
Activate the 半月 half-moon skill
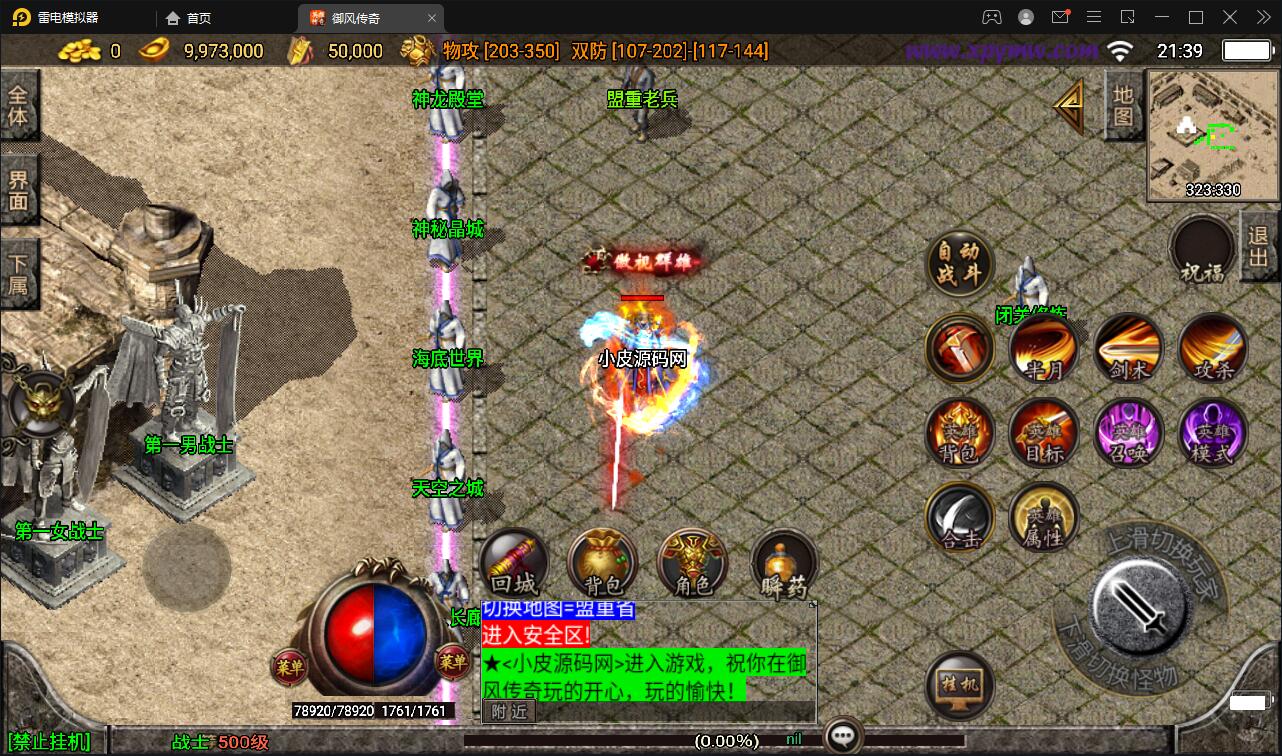(x=1044, y=349)
